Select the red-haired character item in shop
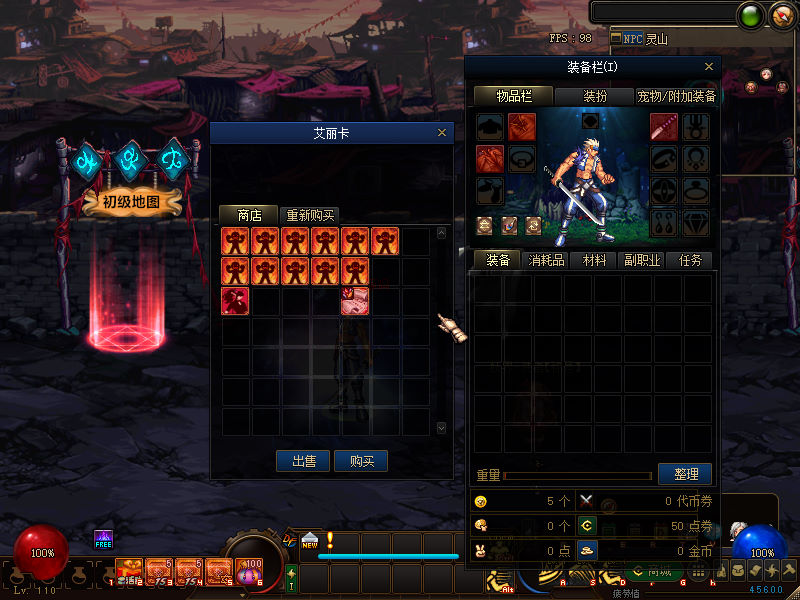800x600 pixels. (x=236, y=300)
